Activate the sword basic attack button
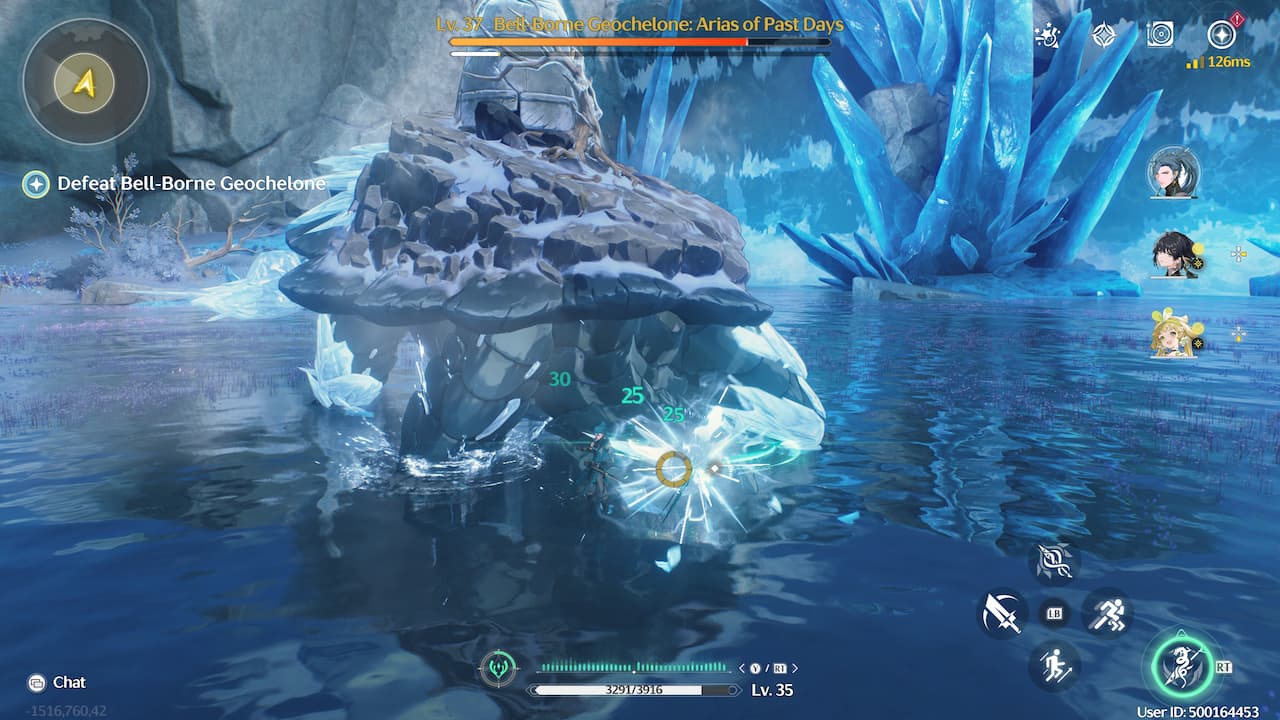 (1001, 612)
